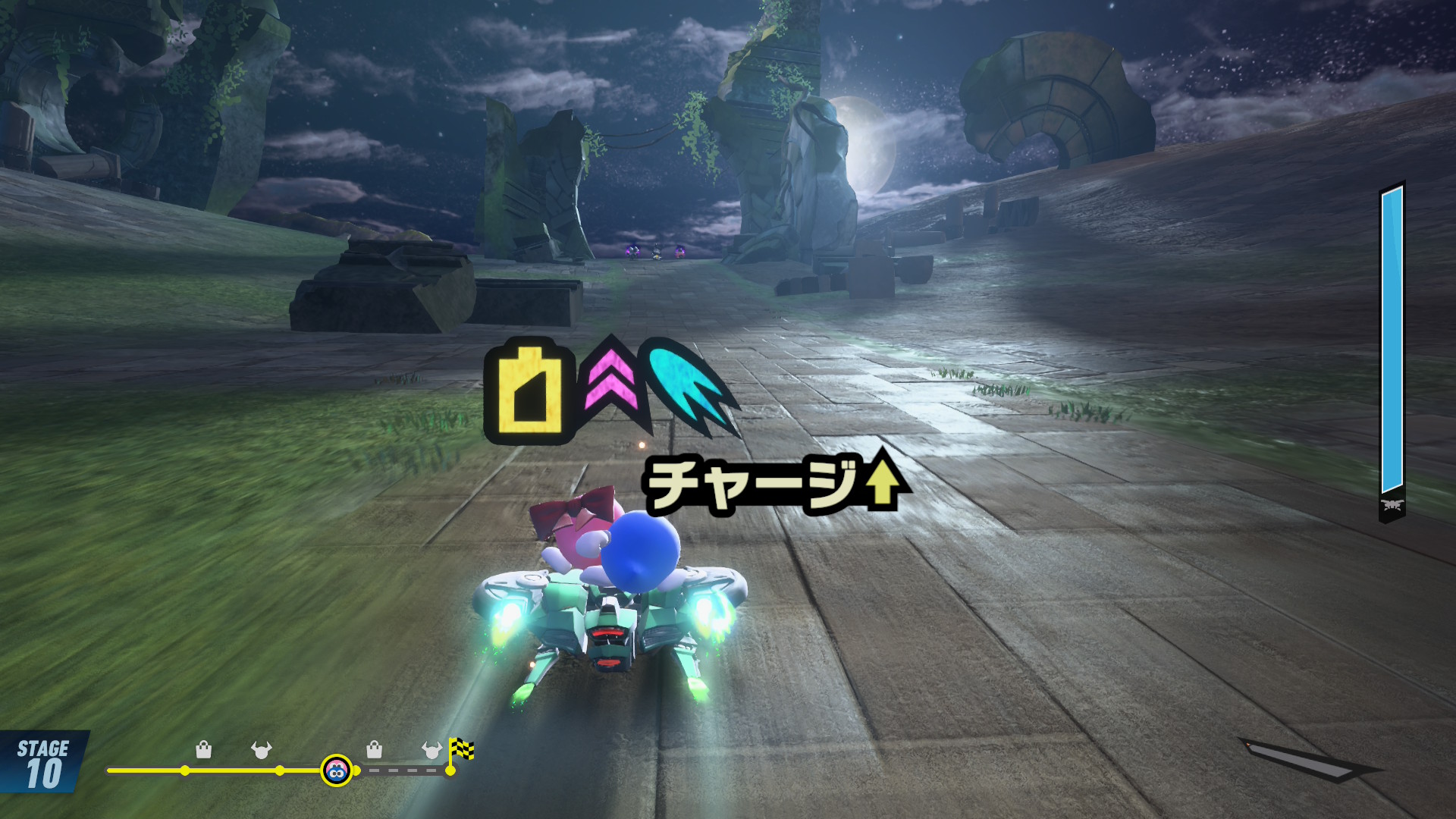Select the rider position marker on the route
Screen dimensions: 1456x819
(336, 770)
